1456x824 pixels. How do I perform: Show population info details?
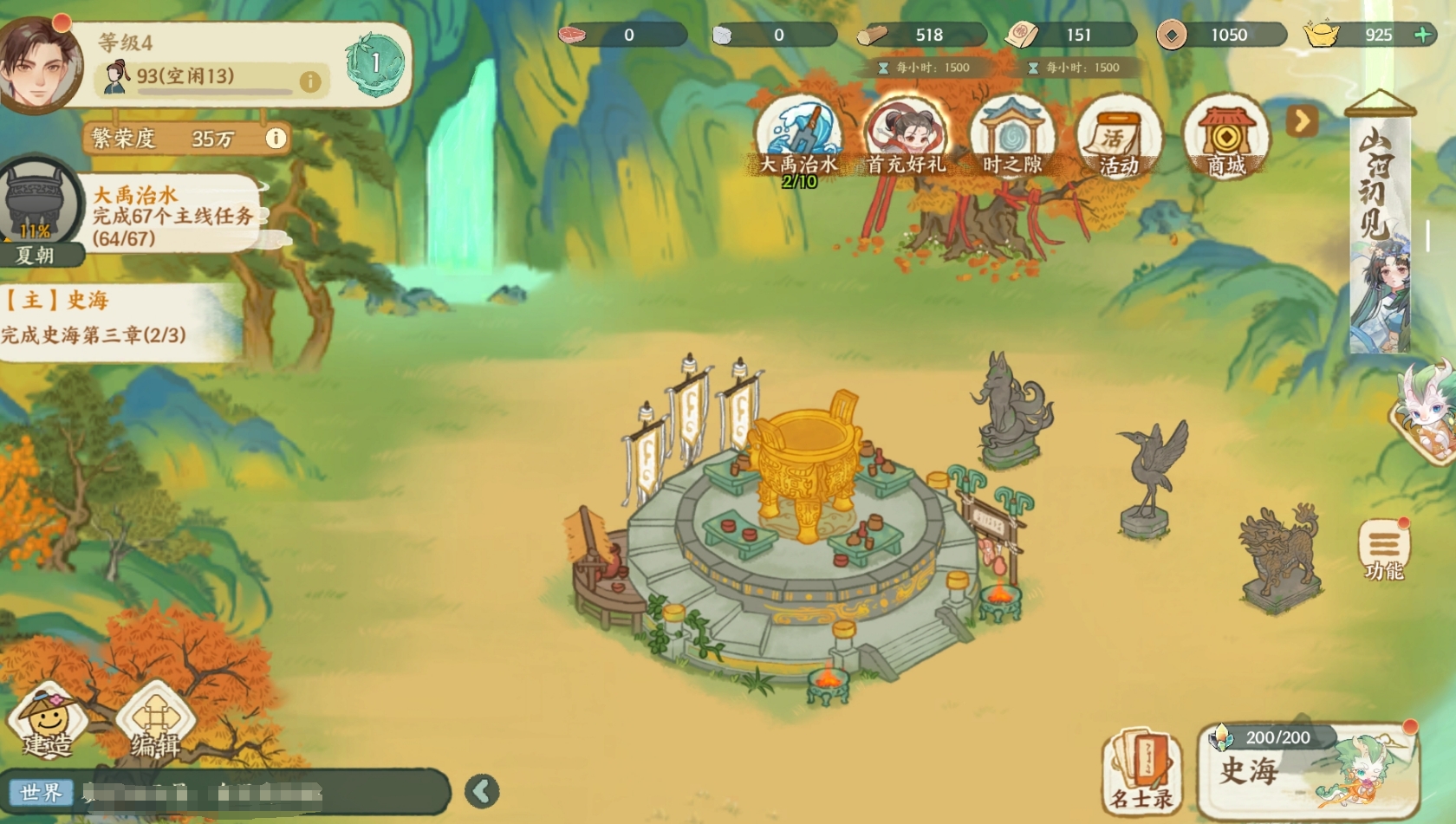point(309,81)
